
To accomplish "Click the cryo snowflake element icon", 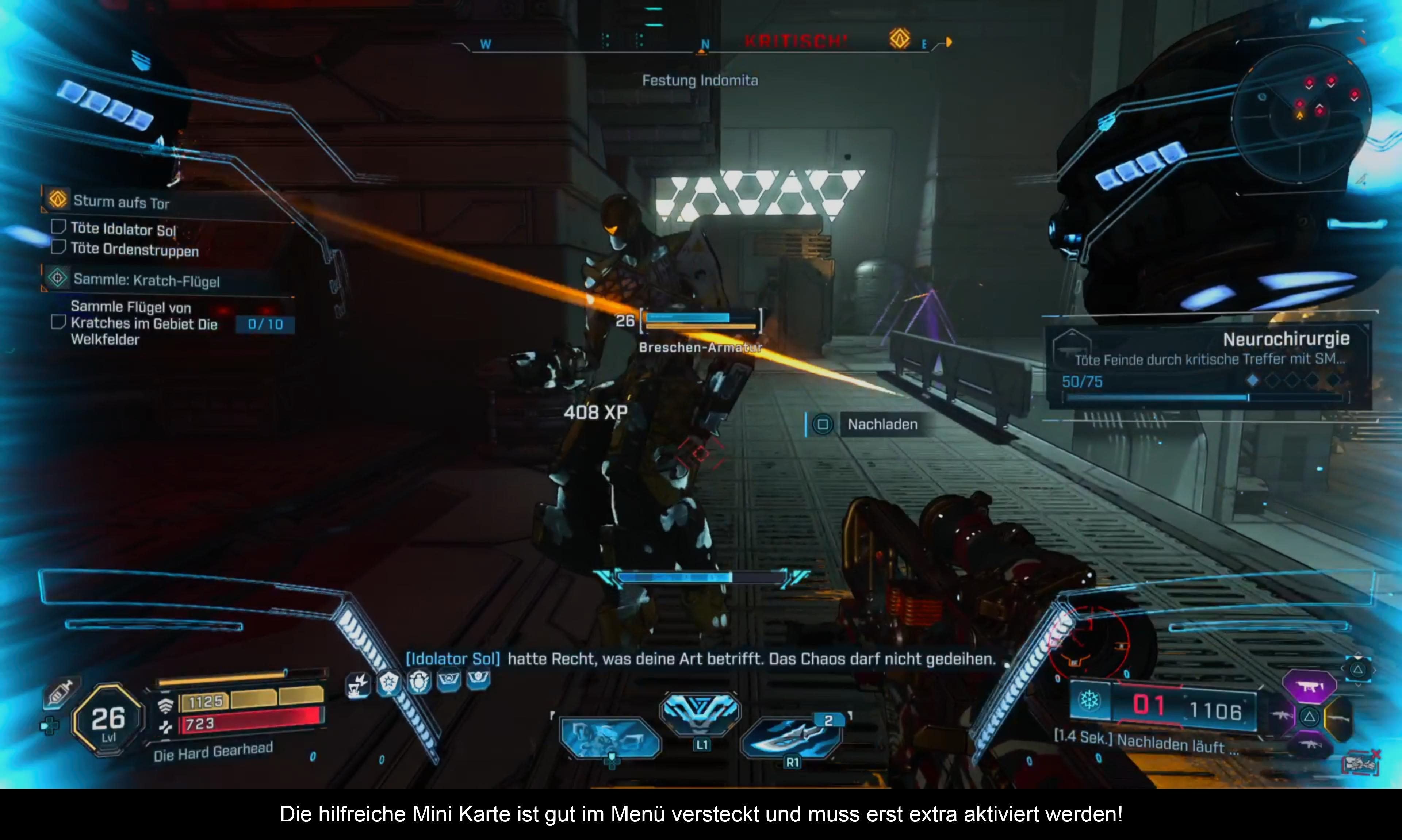I will pos(1089,701).
